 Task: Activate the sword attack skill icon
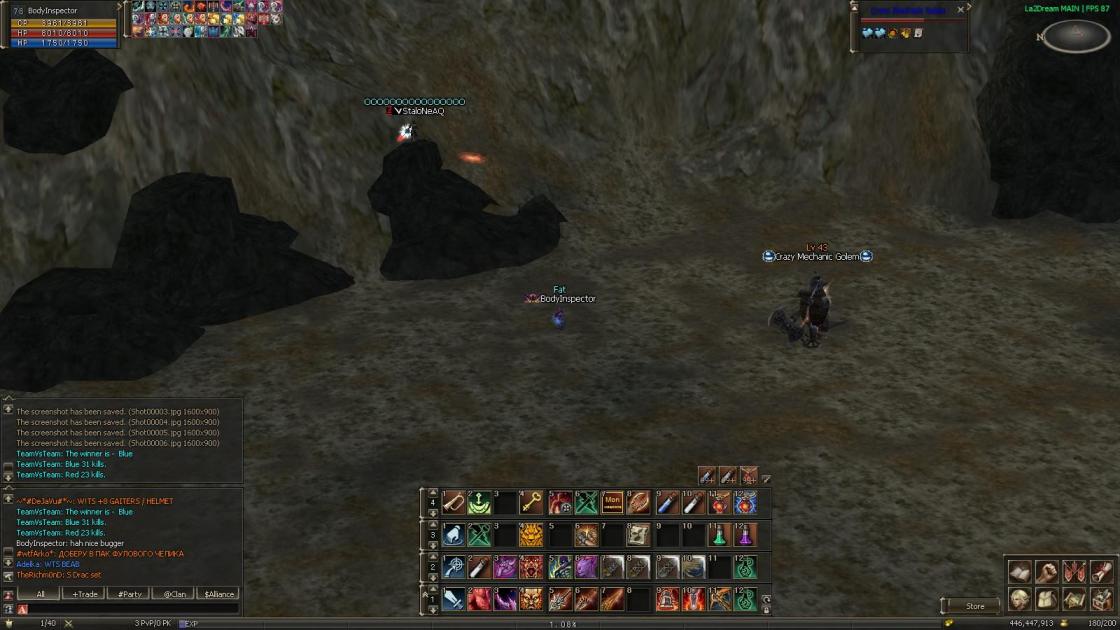(454, 598)
